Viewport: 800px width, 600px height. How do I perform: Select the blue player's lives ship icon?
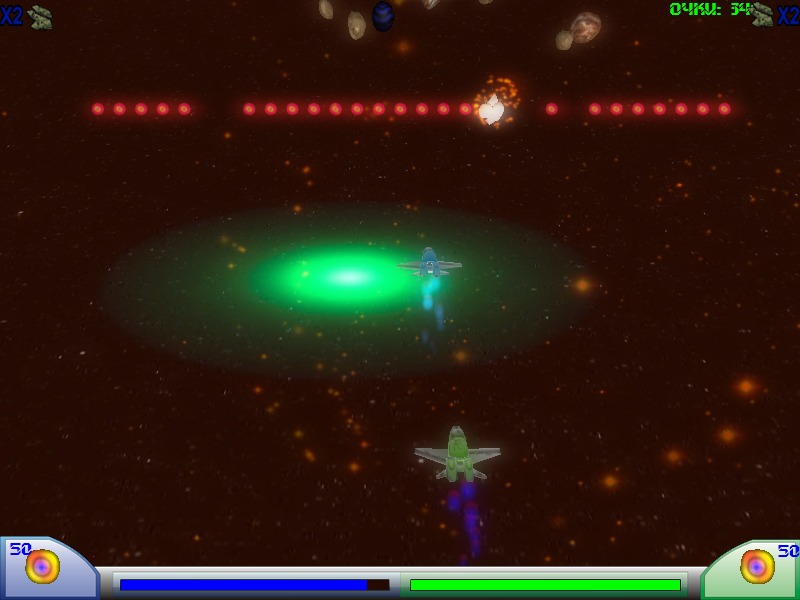(x=40, y=16)
